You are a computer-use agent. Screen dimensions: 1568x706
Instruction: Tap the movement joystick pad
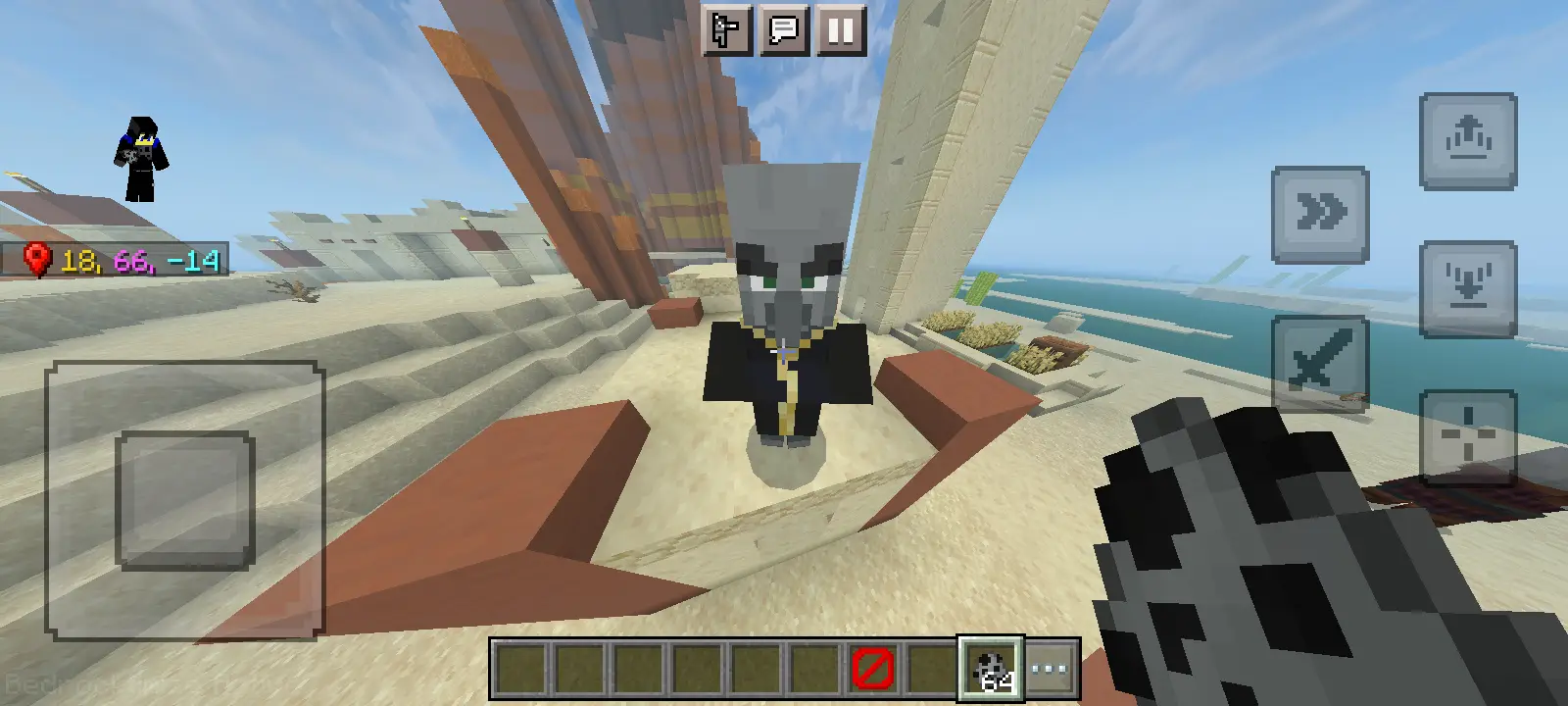(x=184, y=500)
